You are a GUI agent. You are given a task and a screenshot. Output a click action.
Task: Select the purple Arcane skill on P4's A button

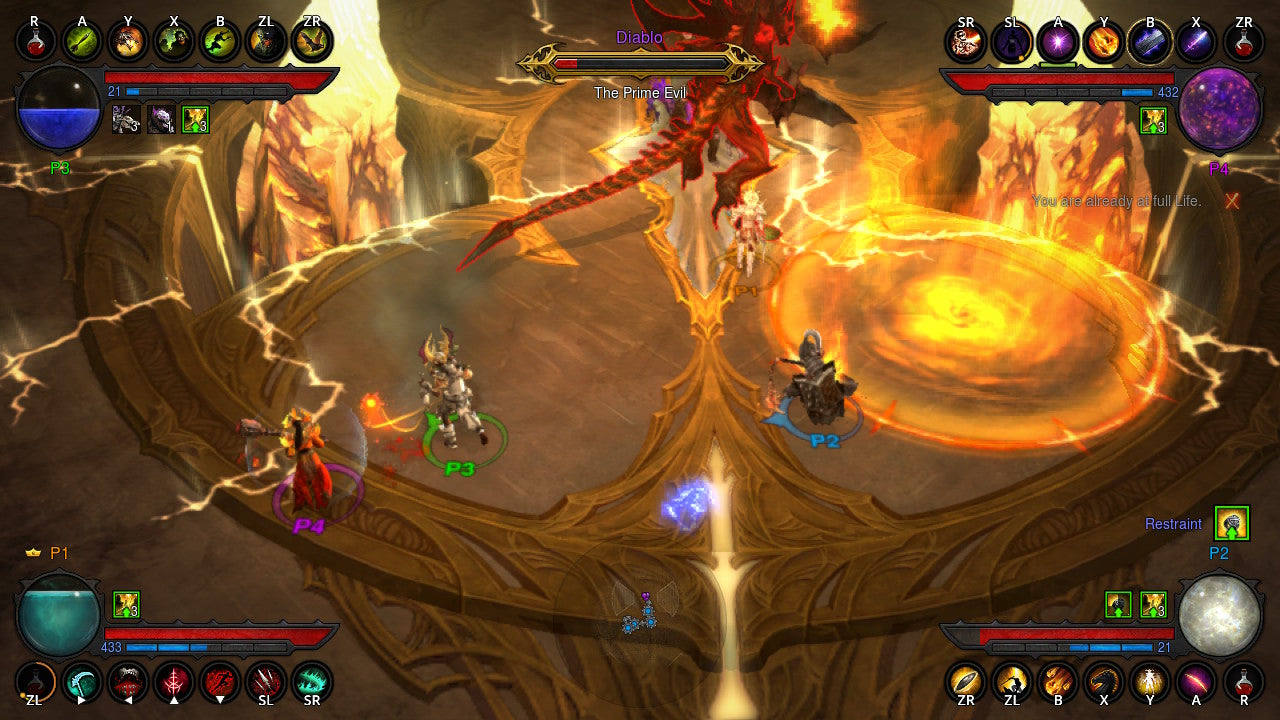tap(1059, 42)
